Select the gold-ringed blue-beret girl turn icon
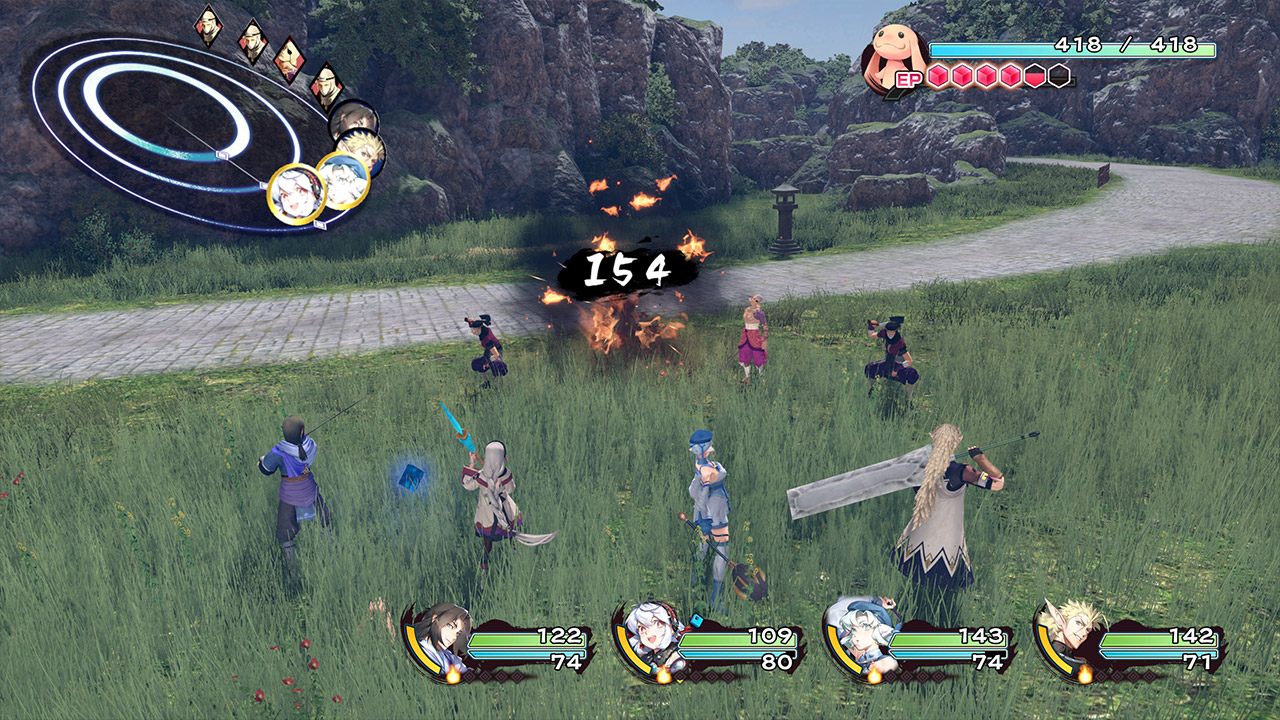The height and width of the screenshot is (720, 1280). pos(343,179)
